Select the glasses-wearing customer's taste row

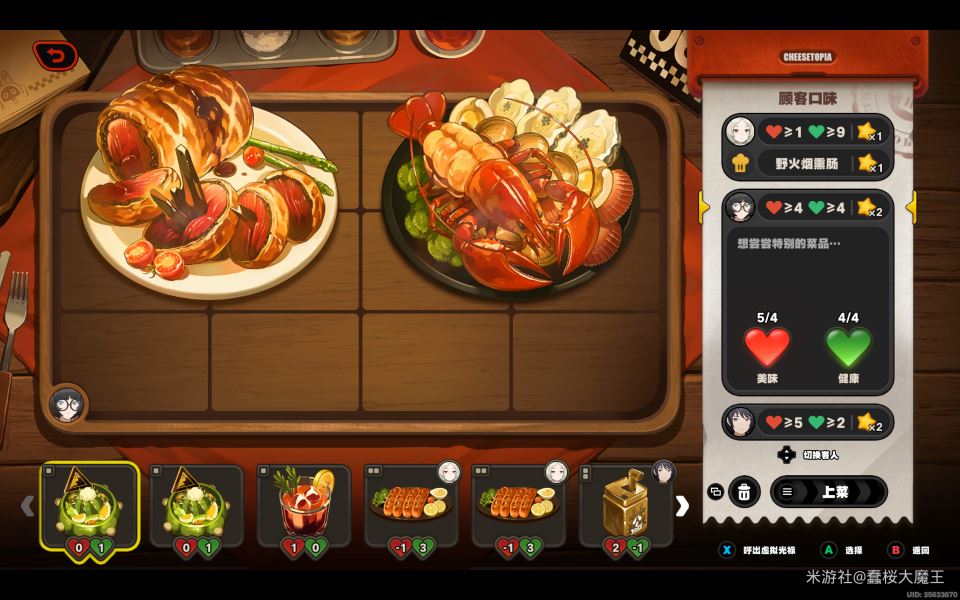[x=807, y=208]
